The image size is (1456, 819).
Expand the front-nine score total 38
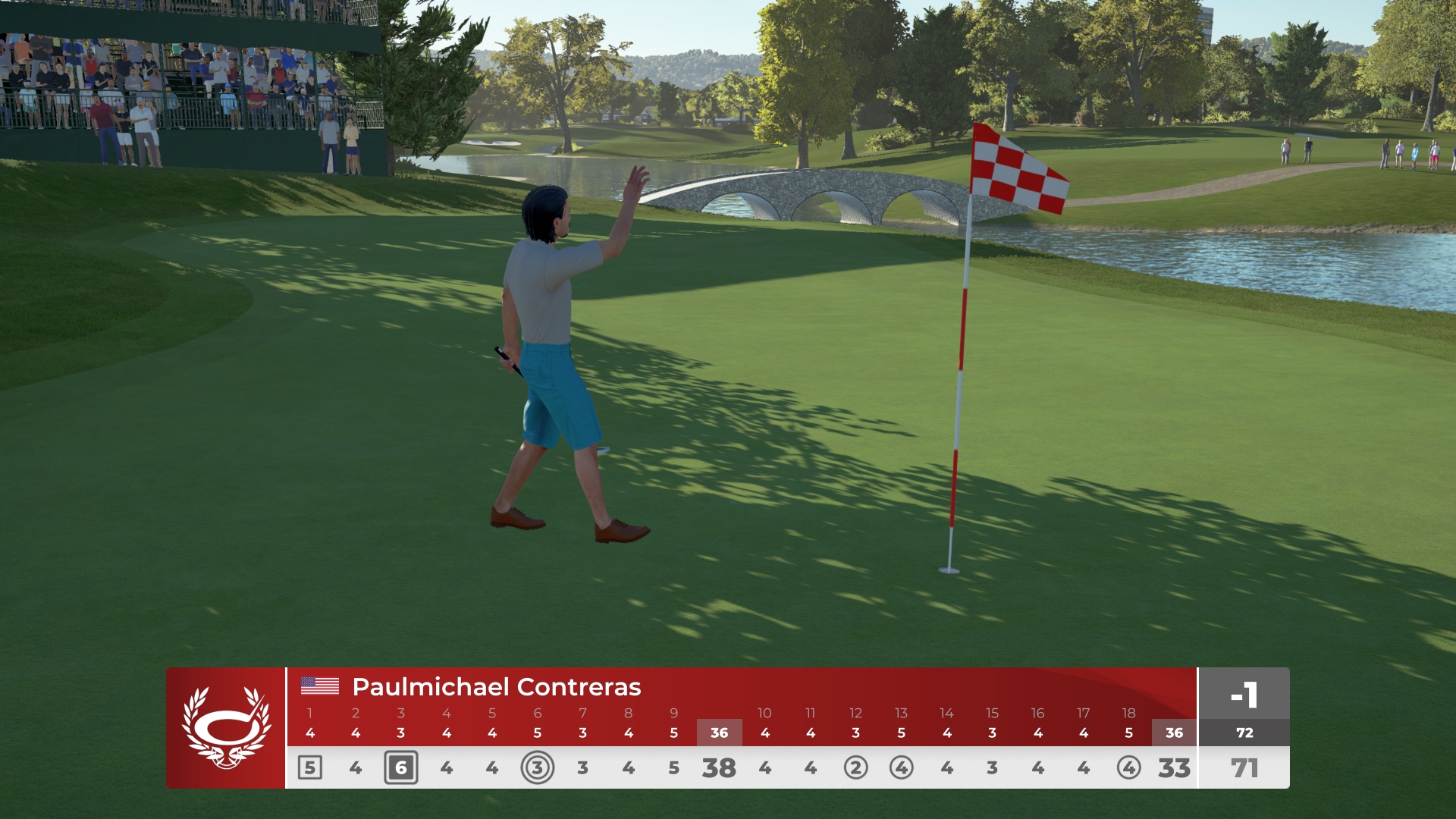point(719,767)
